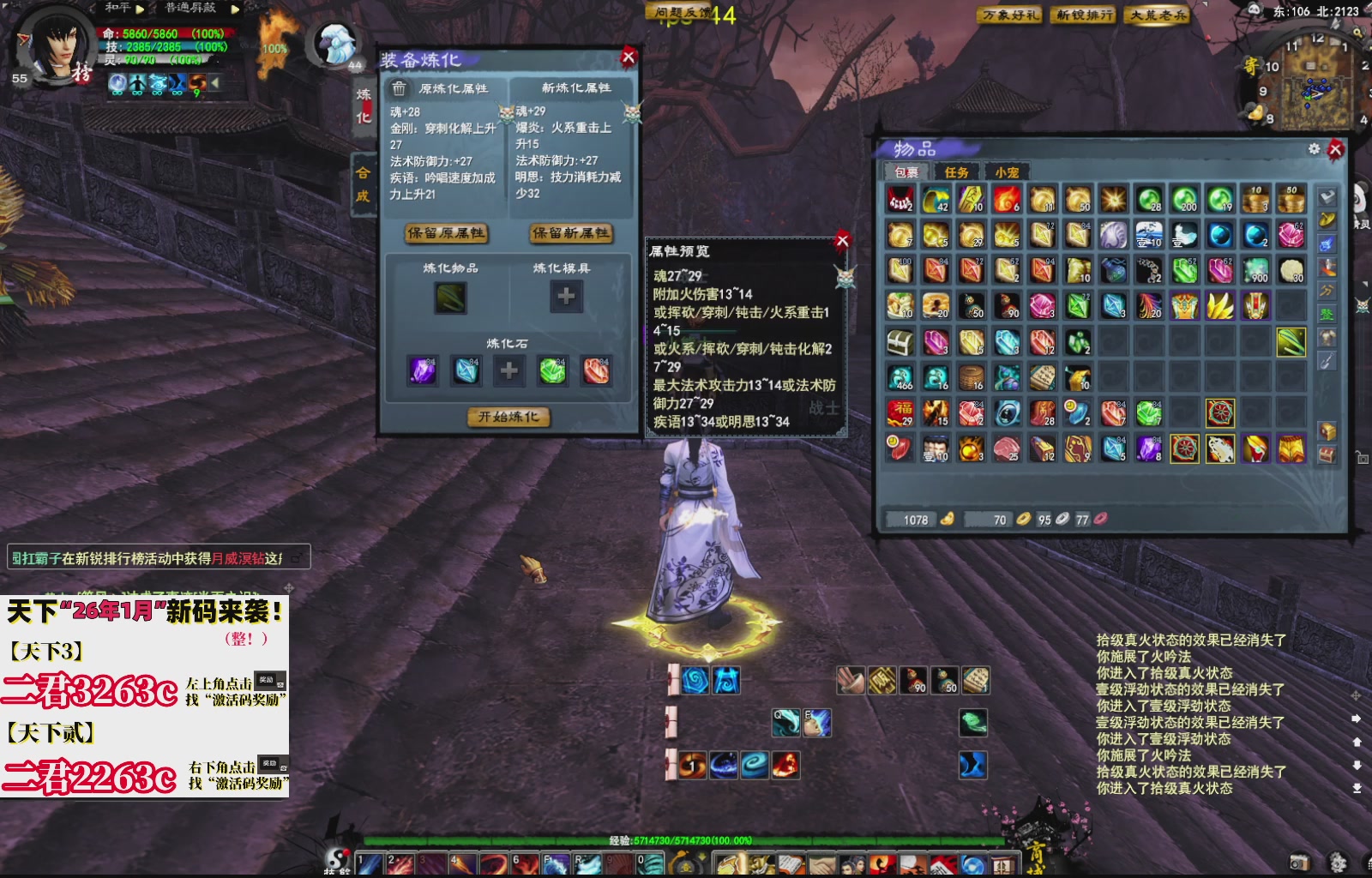Select the purple refinement stone in the 炼化石 row

click(x=423, y=370)
